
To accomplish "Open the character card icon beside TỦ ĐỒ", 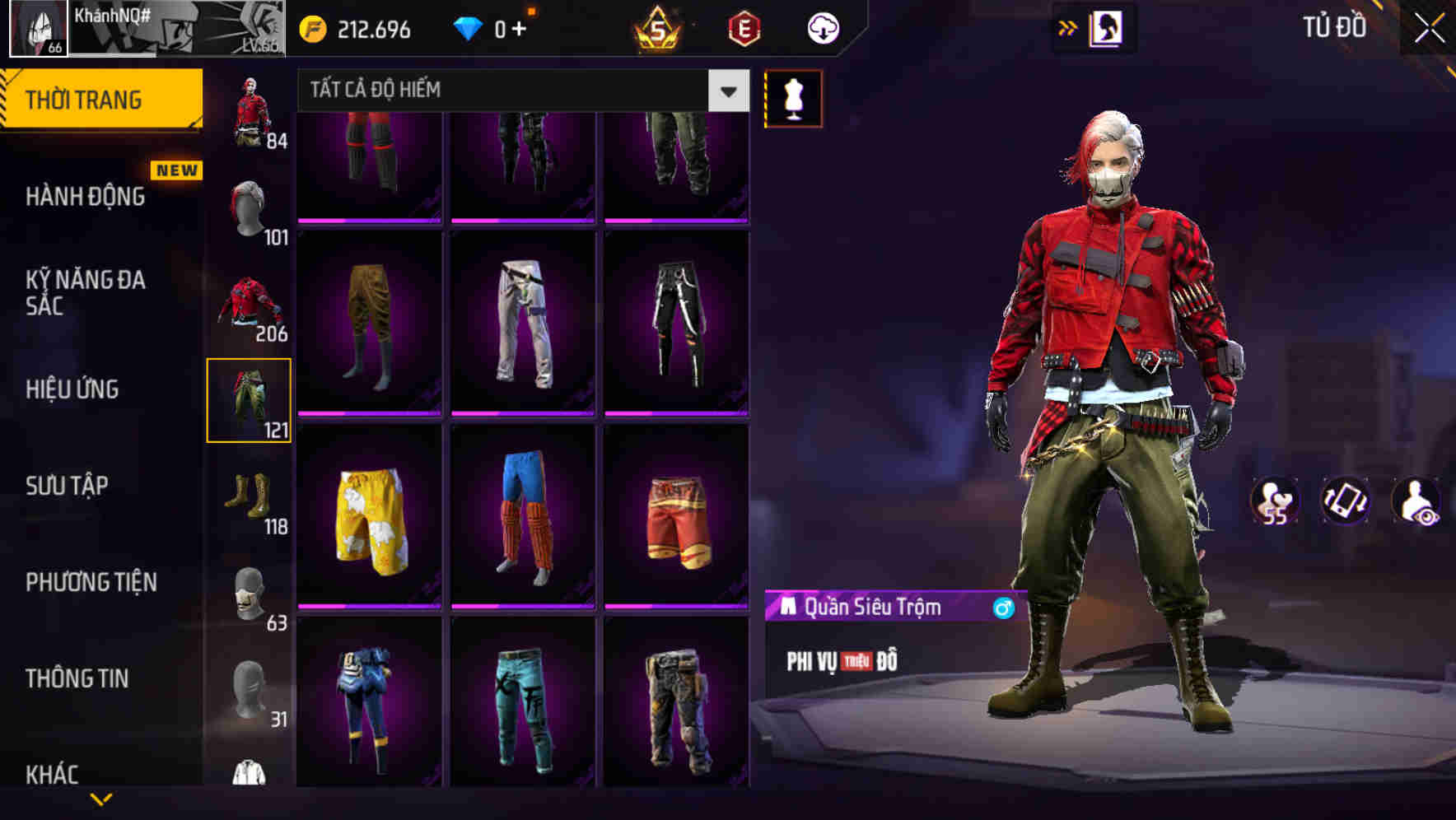I will pyautogui.click(x=1107, y=27).
